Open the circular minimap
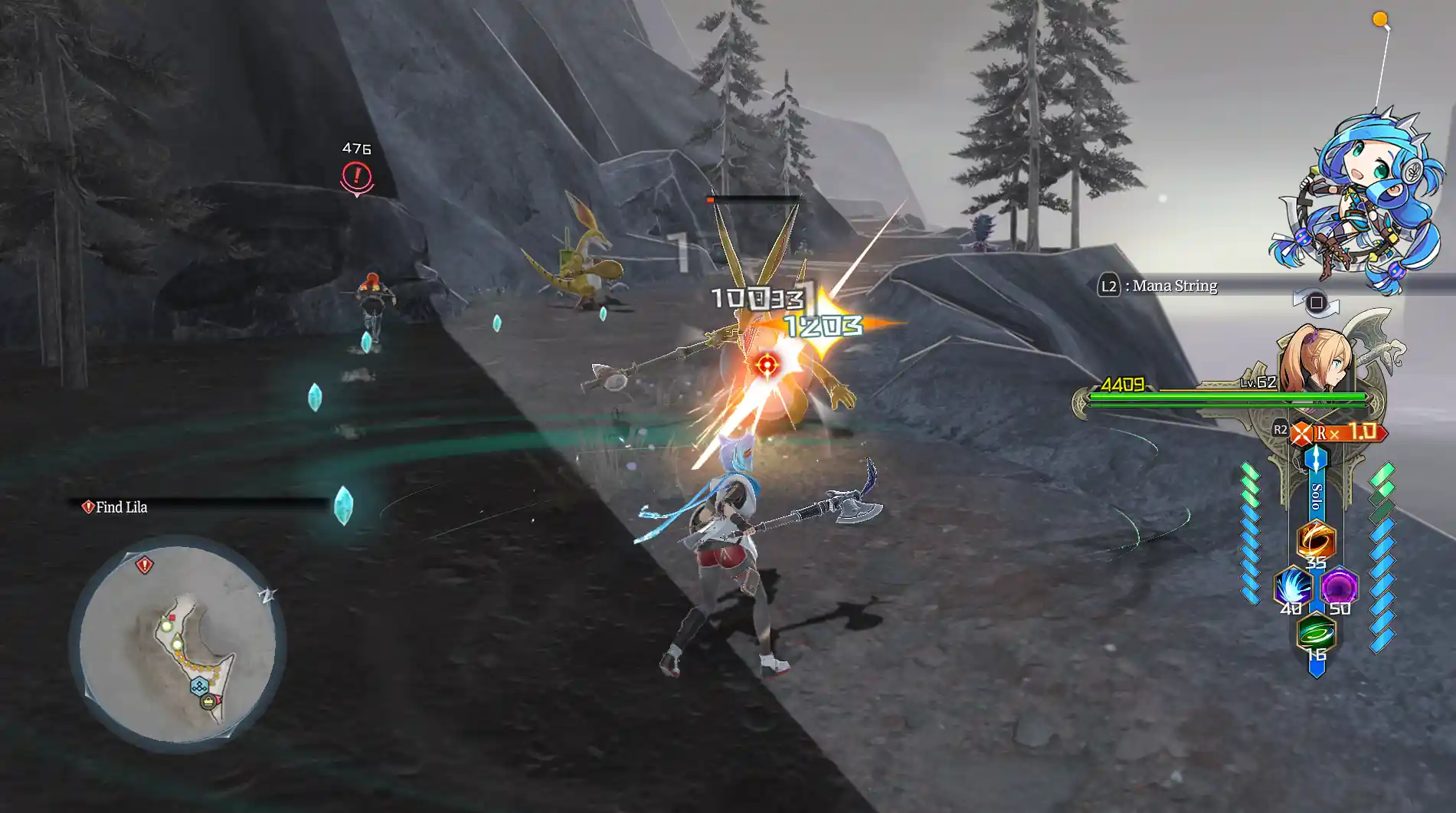Viewport: 1456px width, 813px height. 177,644
